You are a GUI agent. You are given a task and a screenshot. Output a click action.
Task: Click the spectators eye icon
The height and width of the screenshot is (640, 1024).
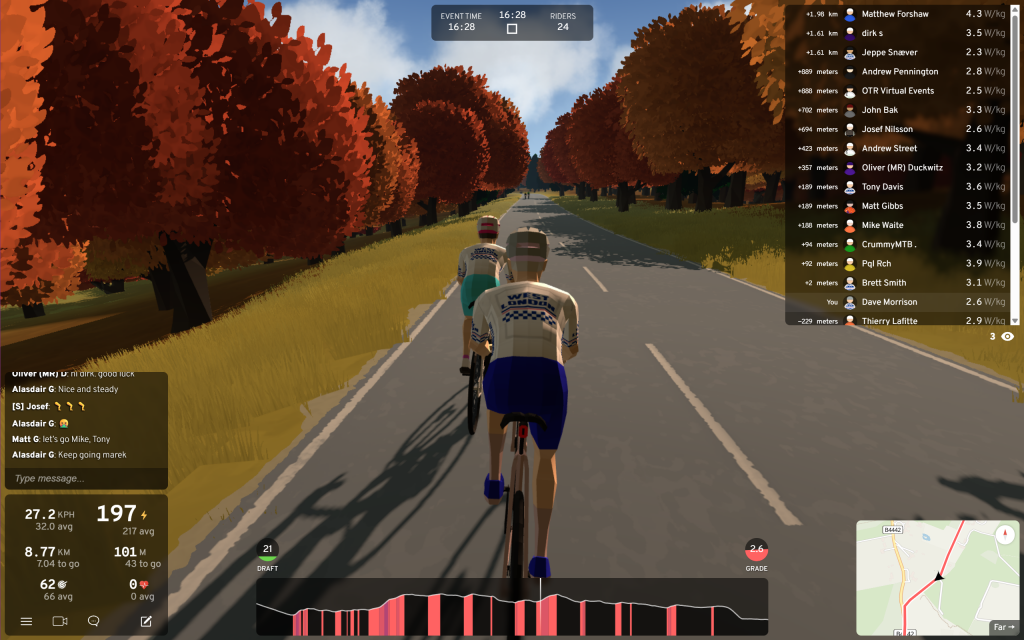point(1007,337)
